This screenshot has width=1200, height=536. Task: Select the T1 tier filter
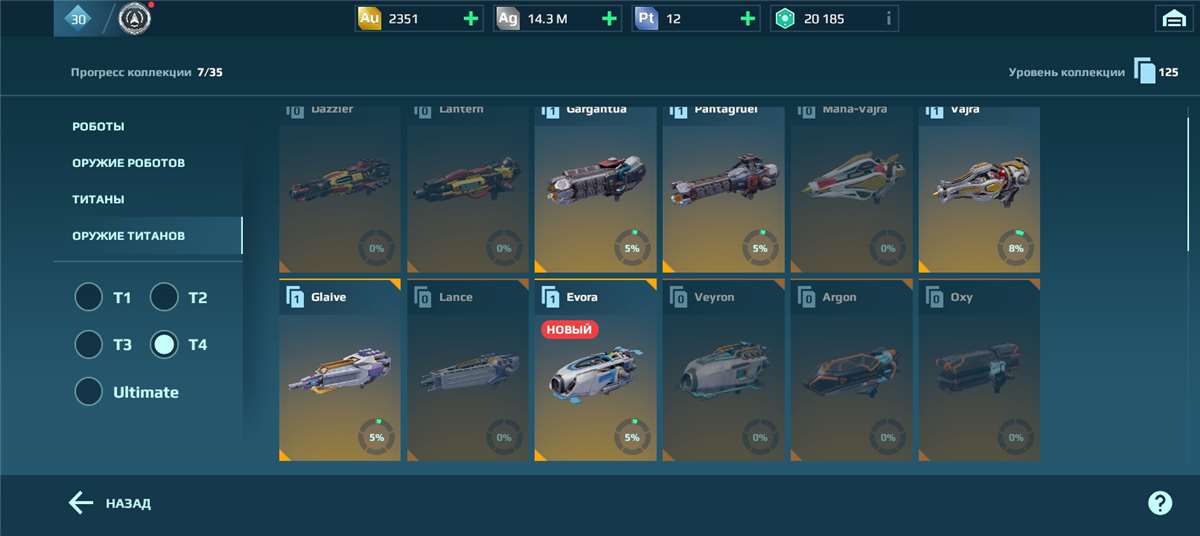(89, 297)
